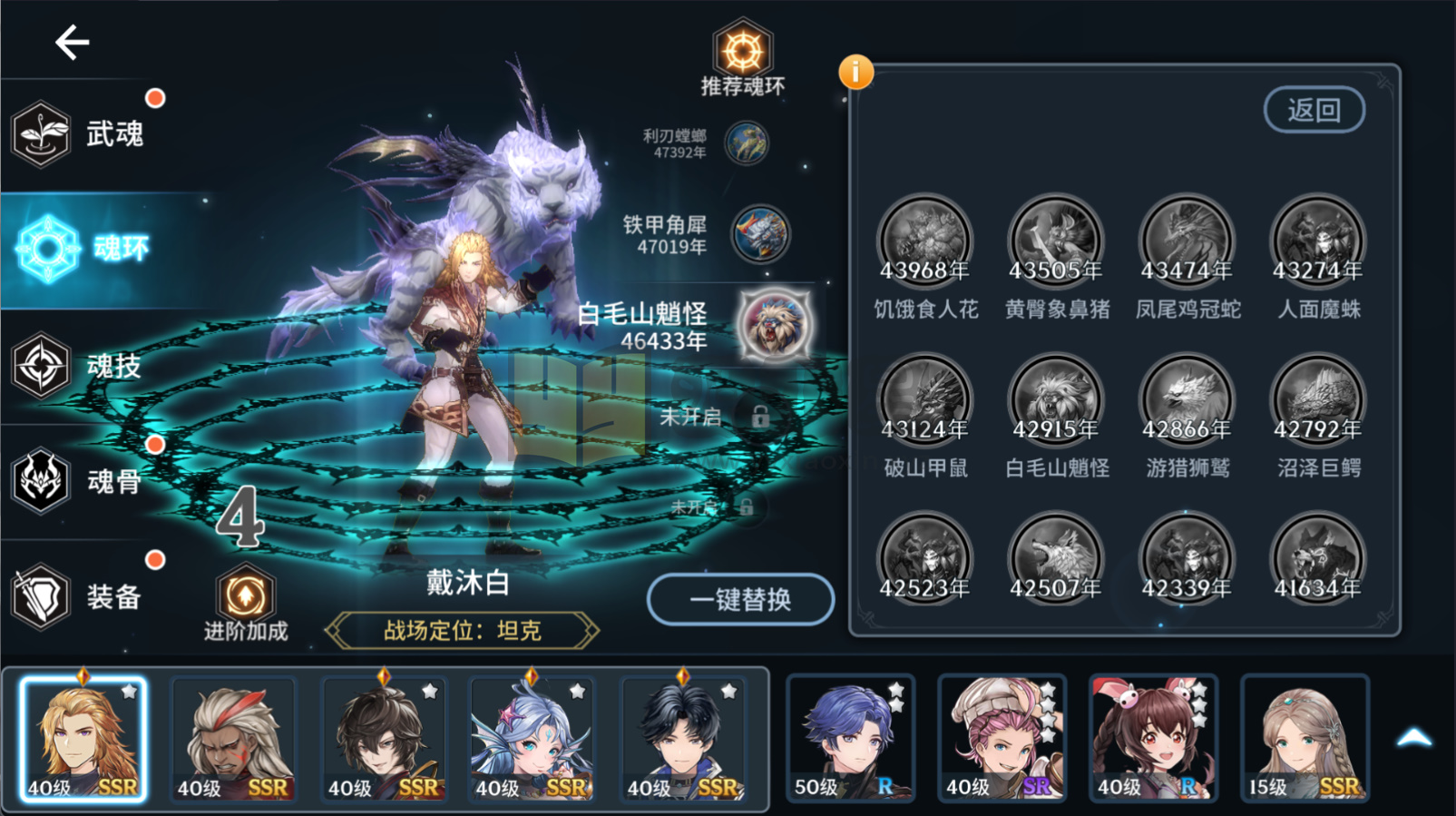Select the 沼泽巨鳄 soul ring icon

pyautogui.click(x=1317, y=399)
